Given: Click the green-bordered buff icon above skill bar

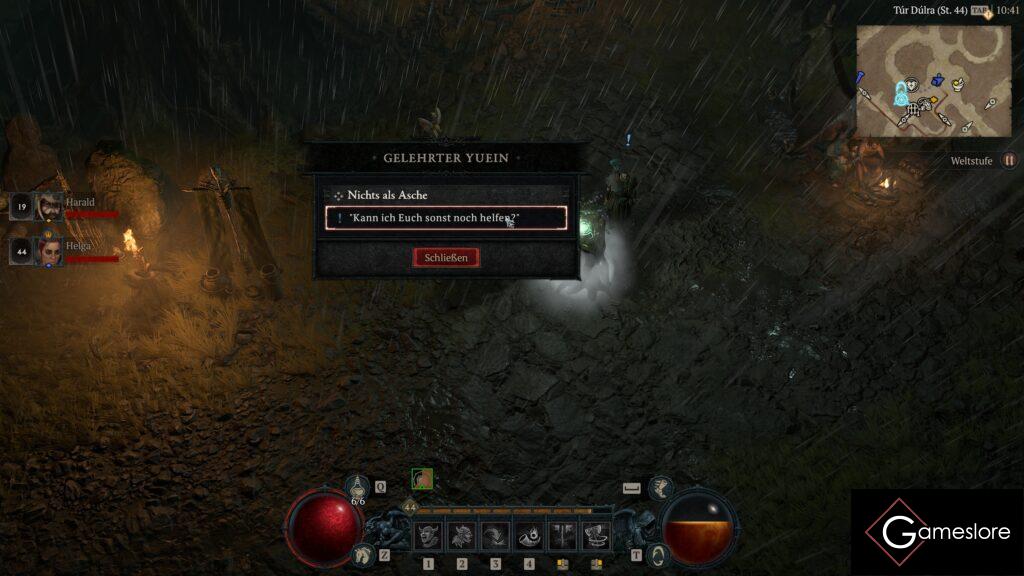Looking at the screenshot, I should point(422,479).
